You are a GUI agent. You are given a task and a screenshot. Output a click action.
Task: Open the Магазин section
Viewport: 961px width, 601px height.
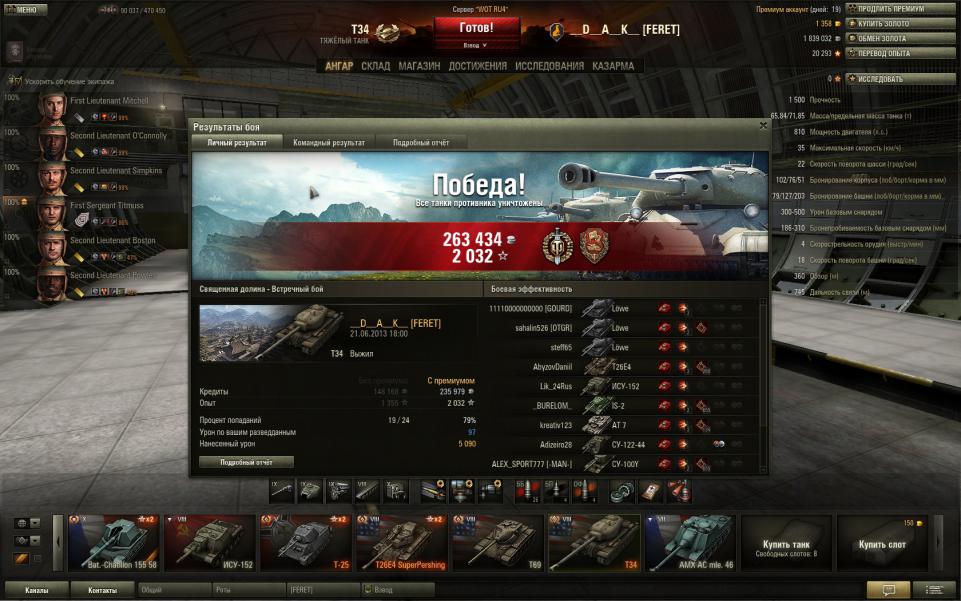(419, 66)
